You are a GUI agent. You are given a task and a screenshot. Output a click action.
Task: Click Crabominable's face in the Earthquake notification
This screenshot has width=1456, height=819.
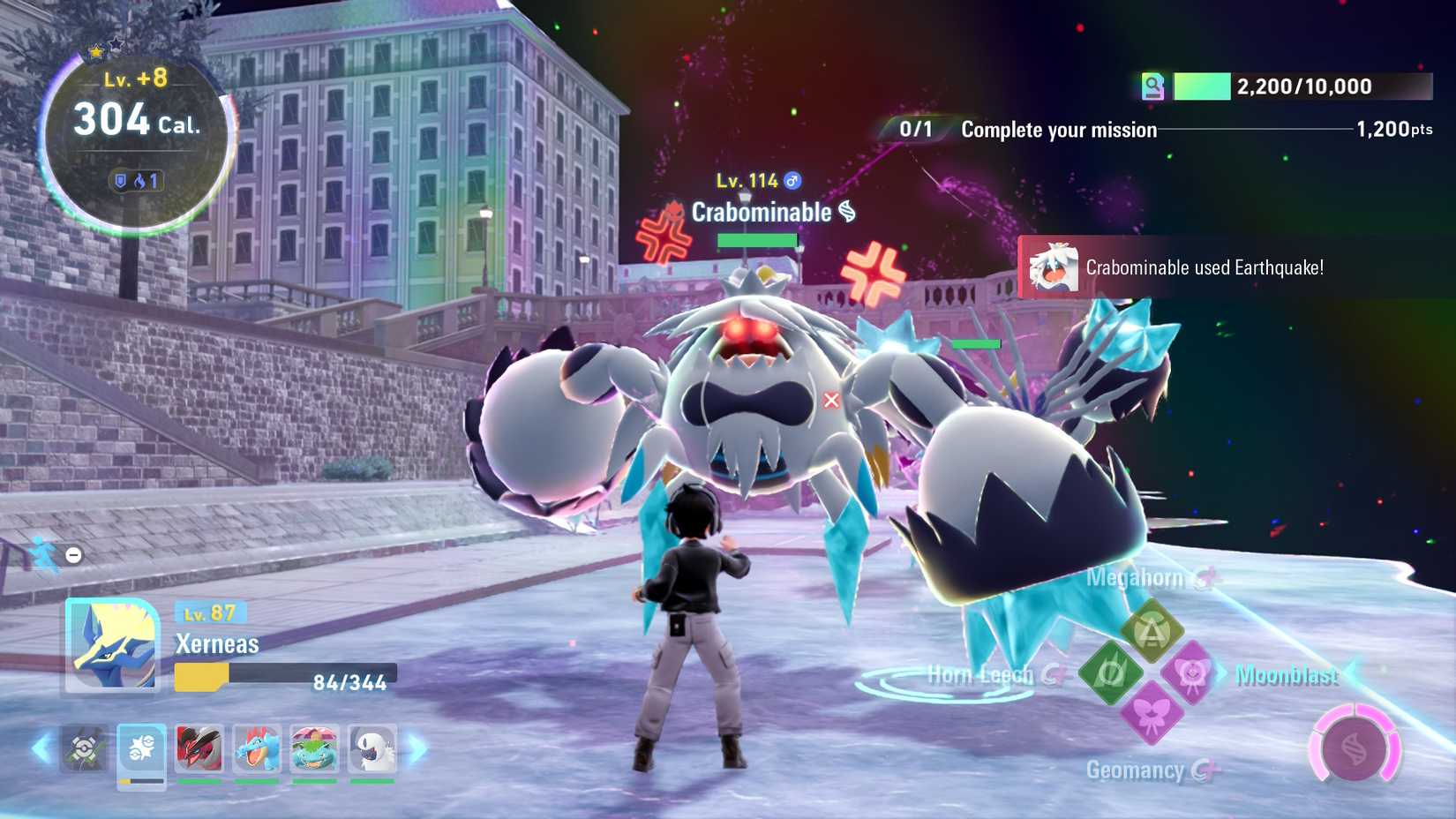point(1053,267)
